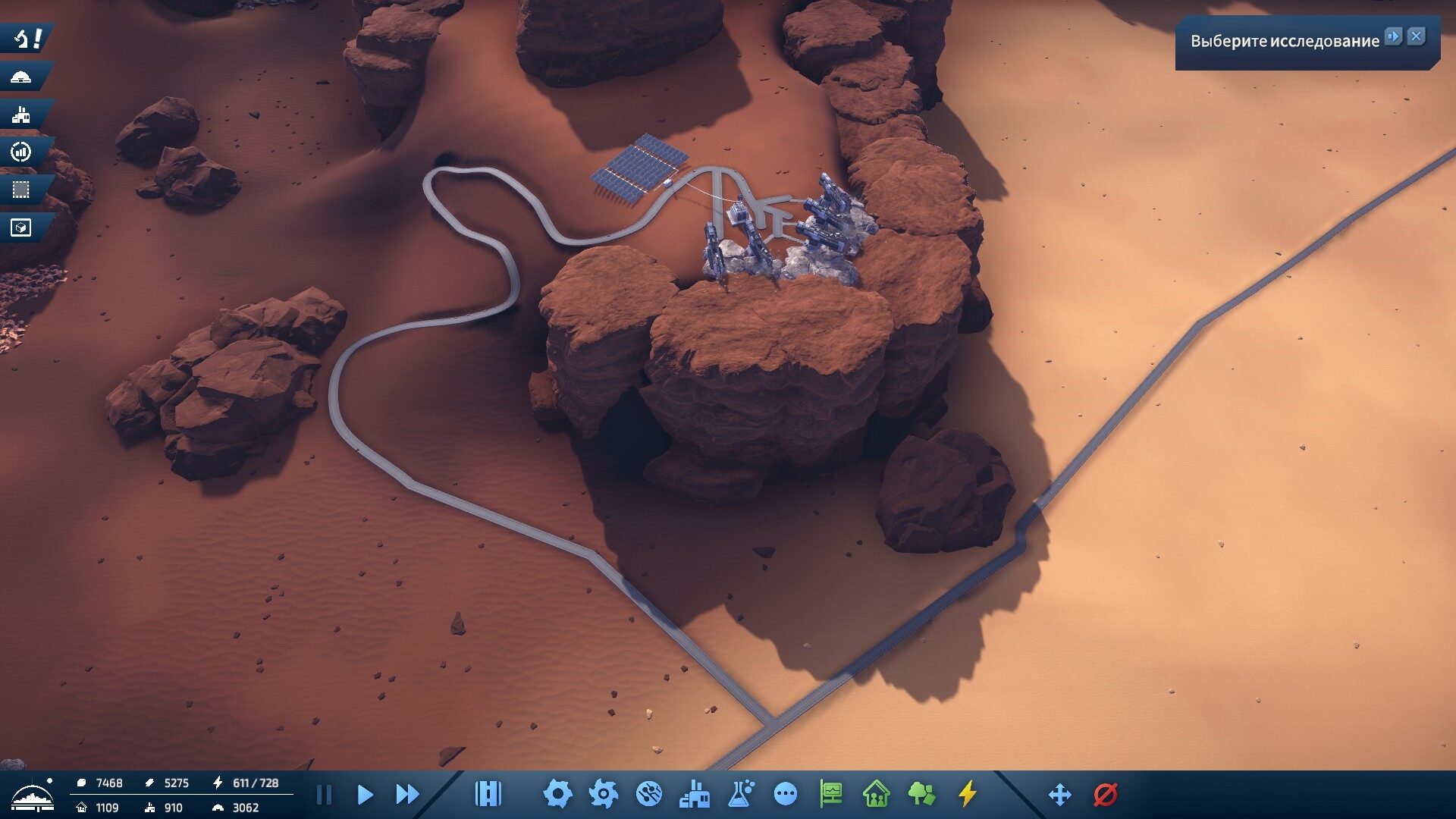Open the dome overview side tab
The image size is (1456, 819).
pos(21,77)
